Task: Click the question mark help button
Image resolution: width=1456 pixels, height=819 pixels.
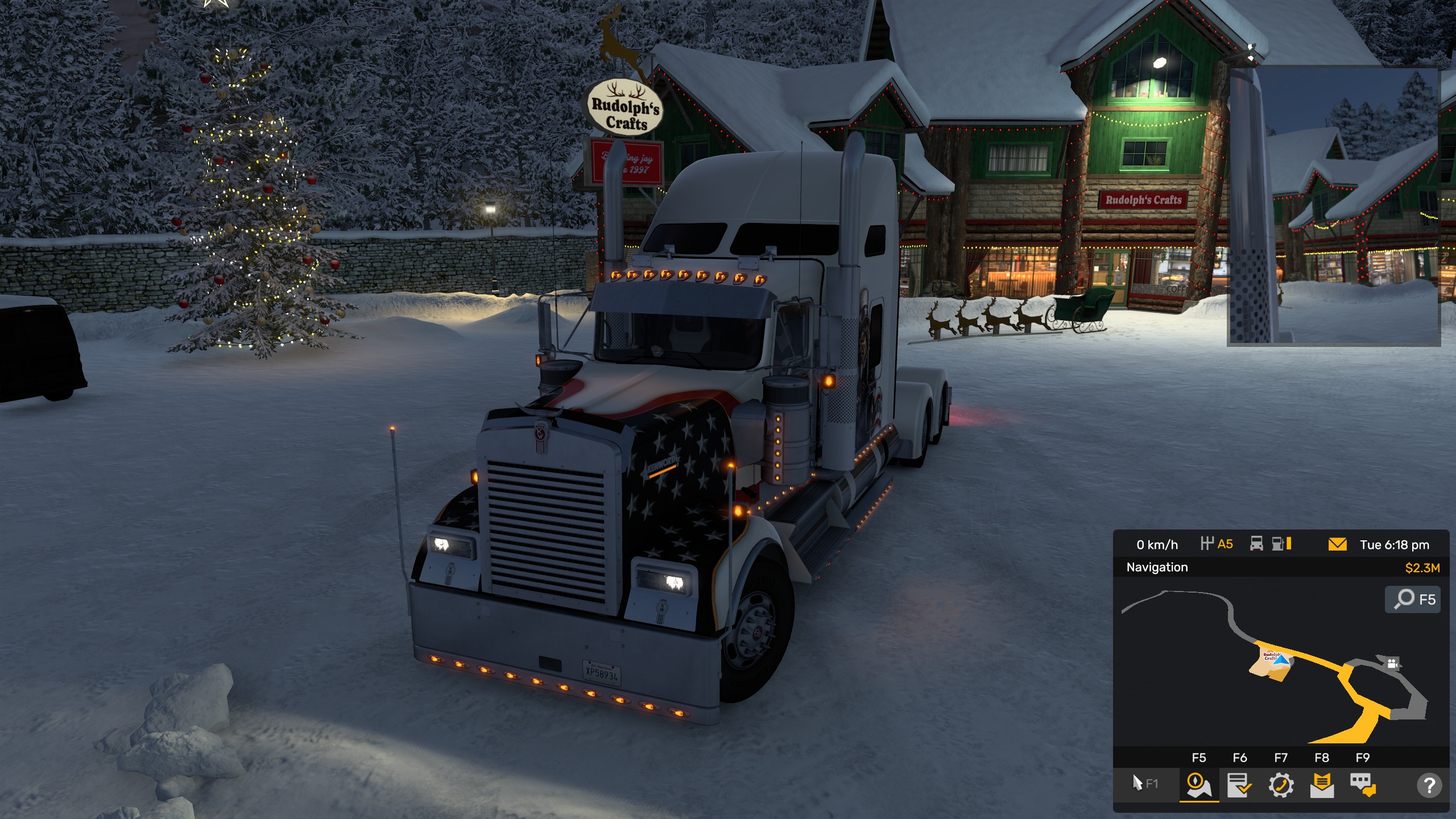Action: click(x=1429, y=785)
